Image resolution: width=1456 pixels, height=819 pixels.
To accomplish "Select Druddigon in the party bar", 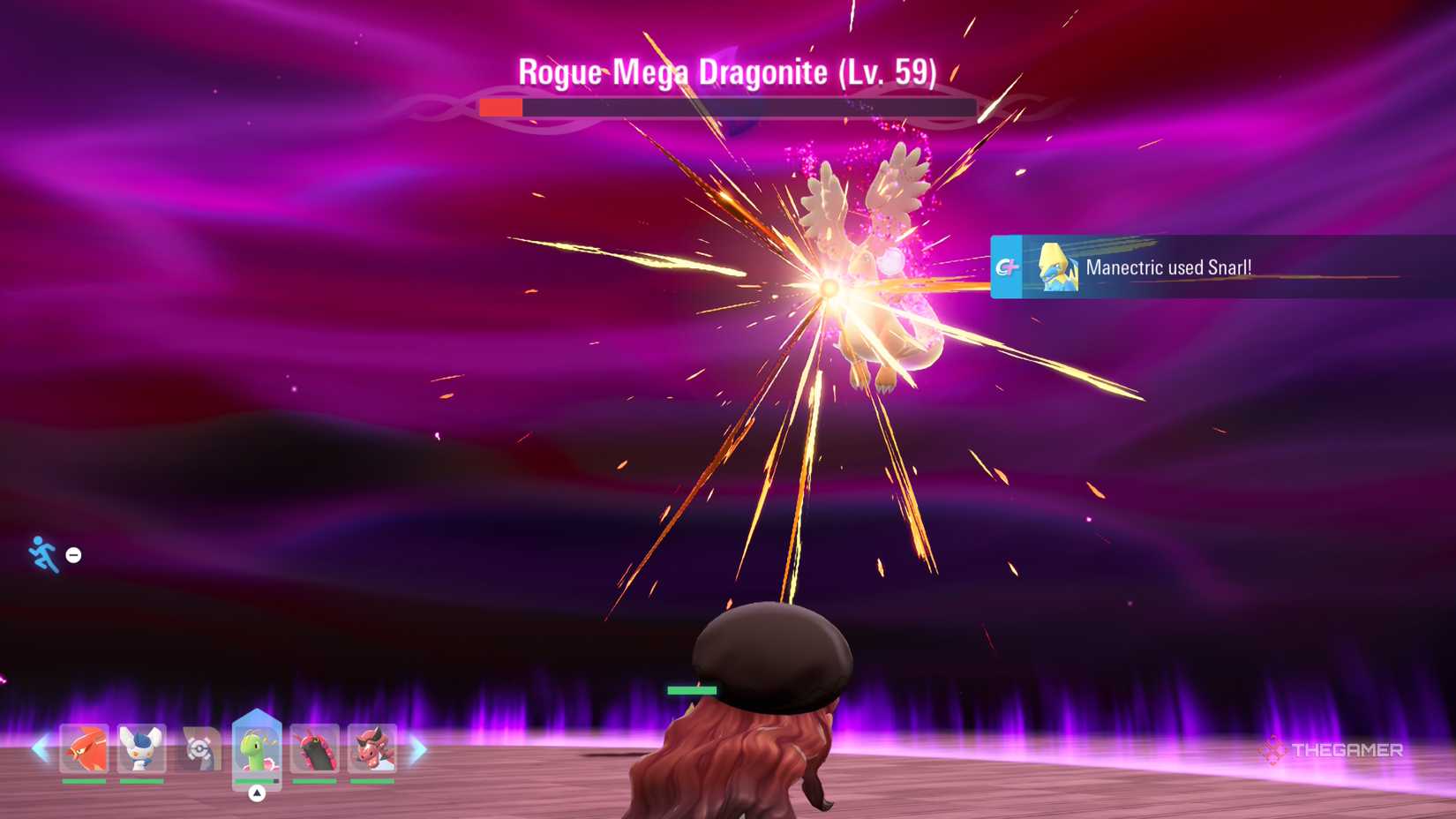I will (x=371, y=750).
